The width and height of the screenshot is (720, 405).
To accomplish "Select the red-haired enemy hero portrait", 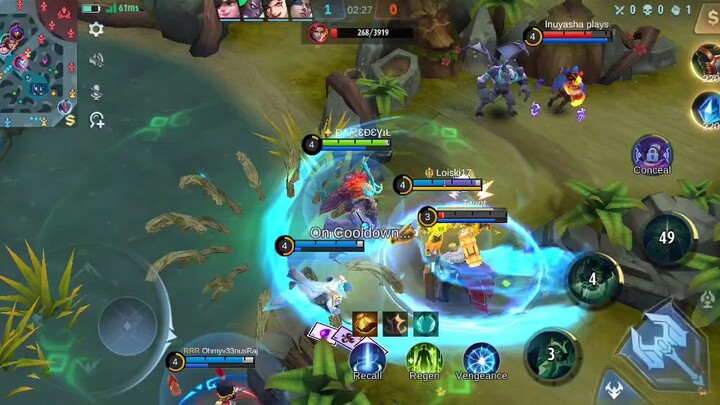I will [319, 32].
